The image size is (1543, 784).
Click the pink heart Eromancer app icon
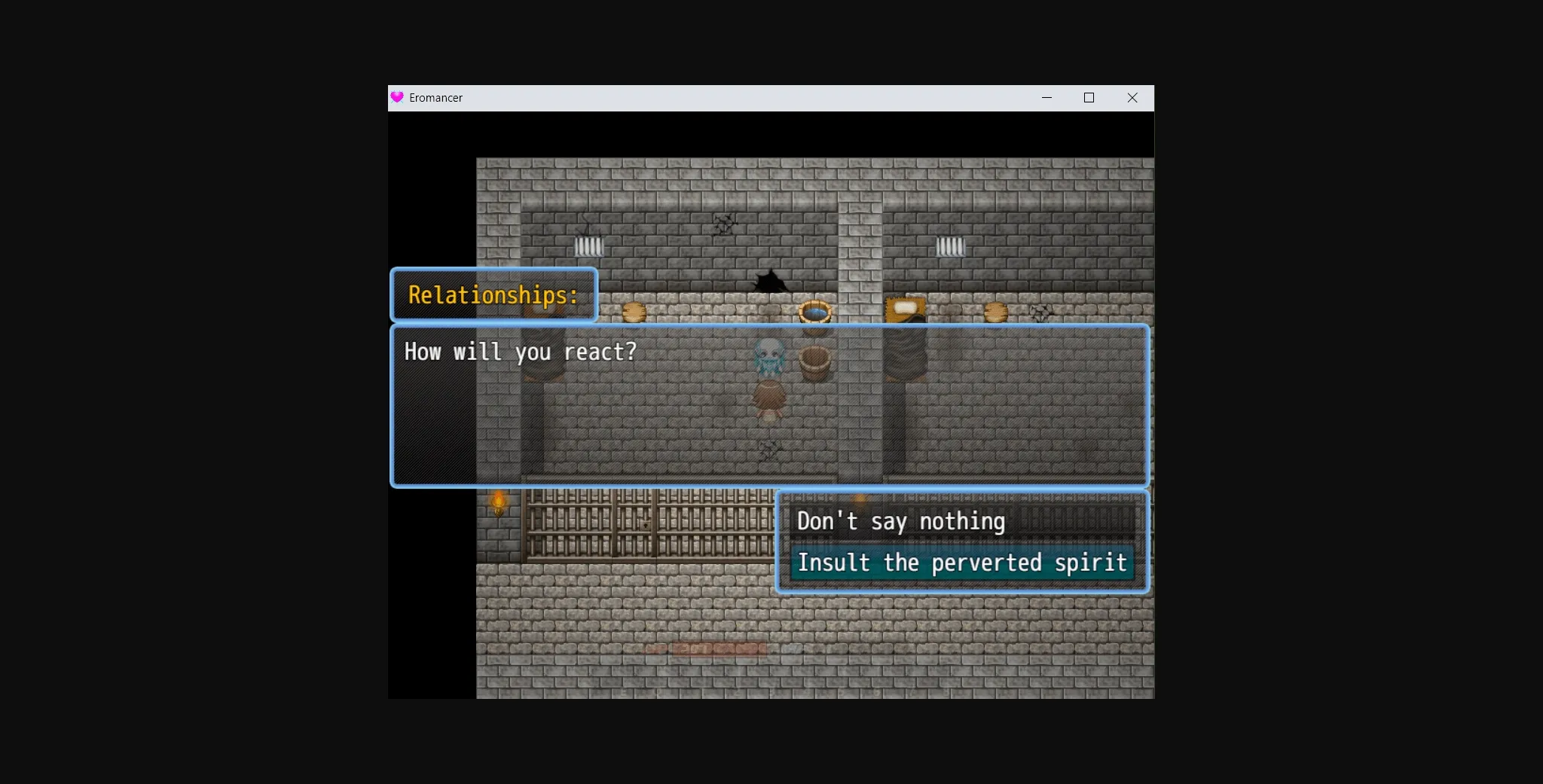point(397,97)
